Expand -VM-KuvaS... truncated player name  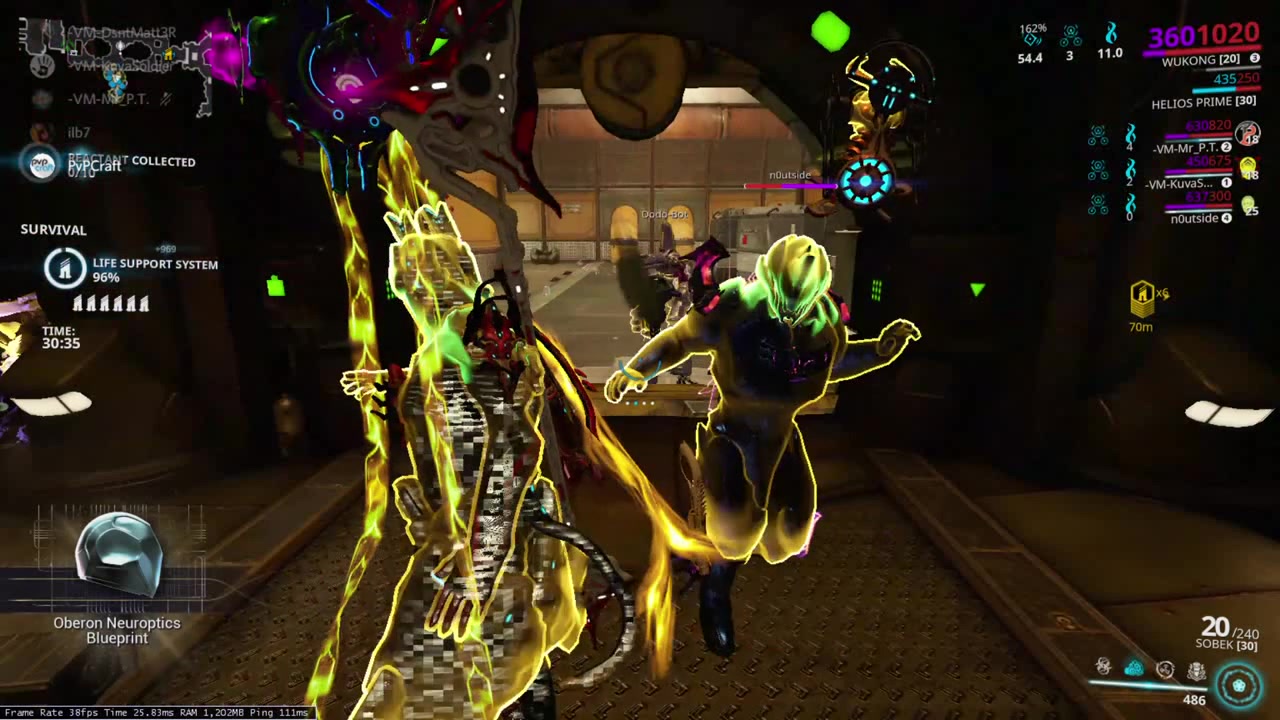1180,183
